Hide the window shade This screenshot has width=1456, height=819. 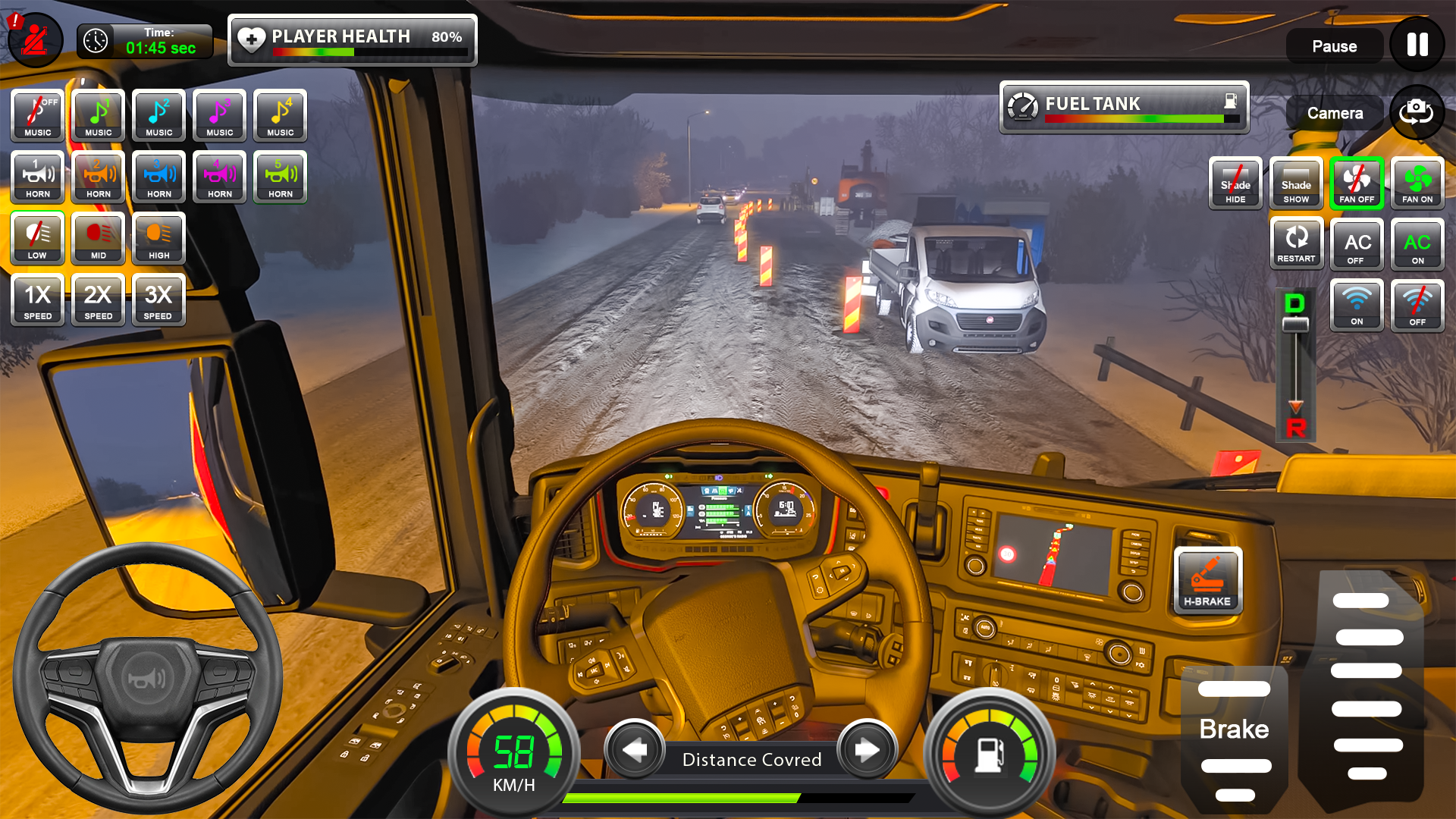pos(1235,183)
